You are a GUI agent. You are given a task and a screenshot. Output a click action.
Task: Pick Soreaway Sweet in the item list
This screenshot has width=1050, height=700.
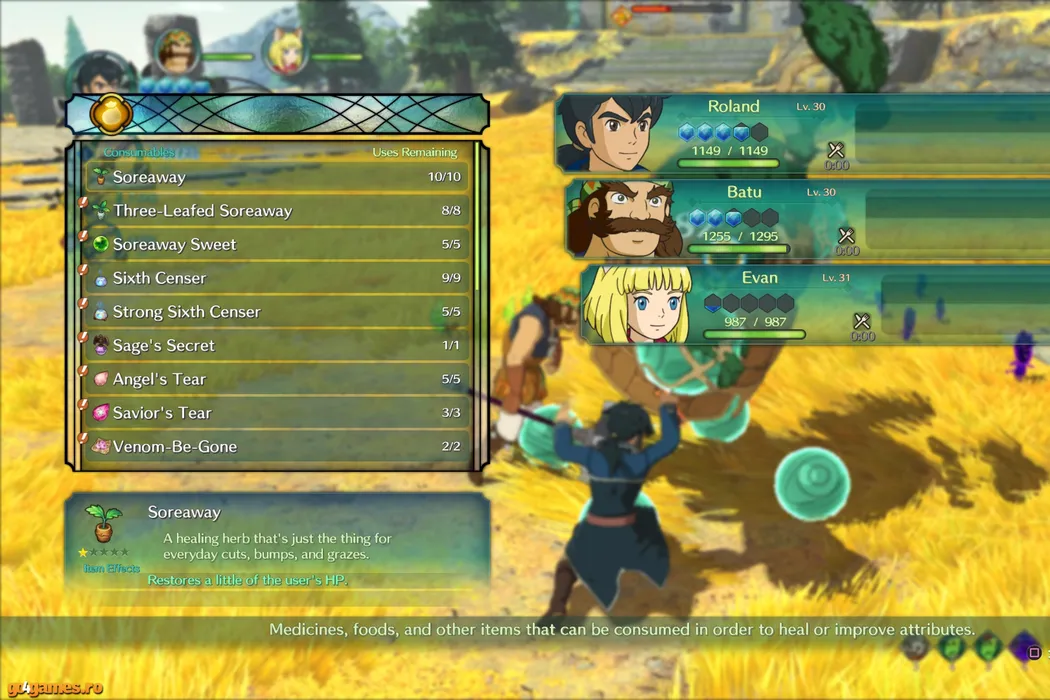275,245
